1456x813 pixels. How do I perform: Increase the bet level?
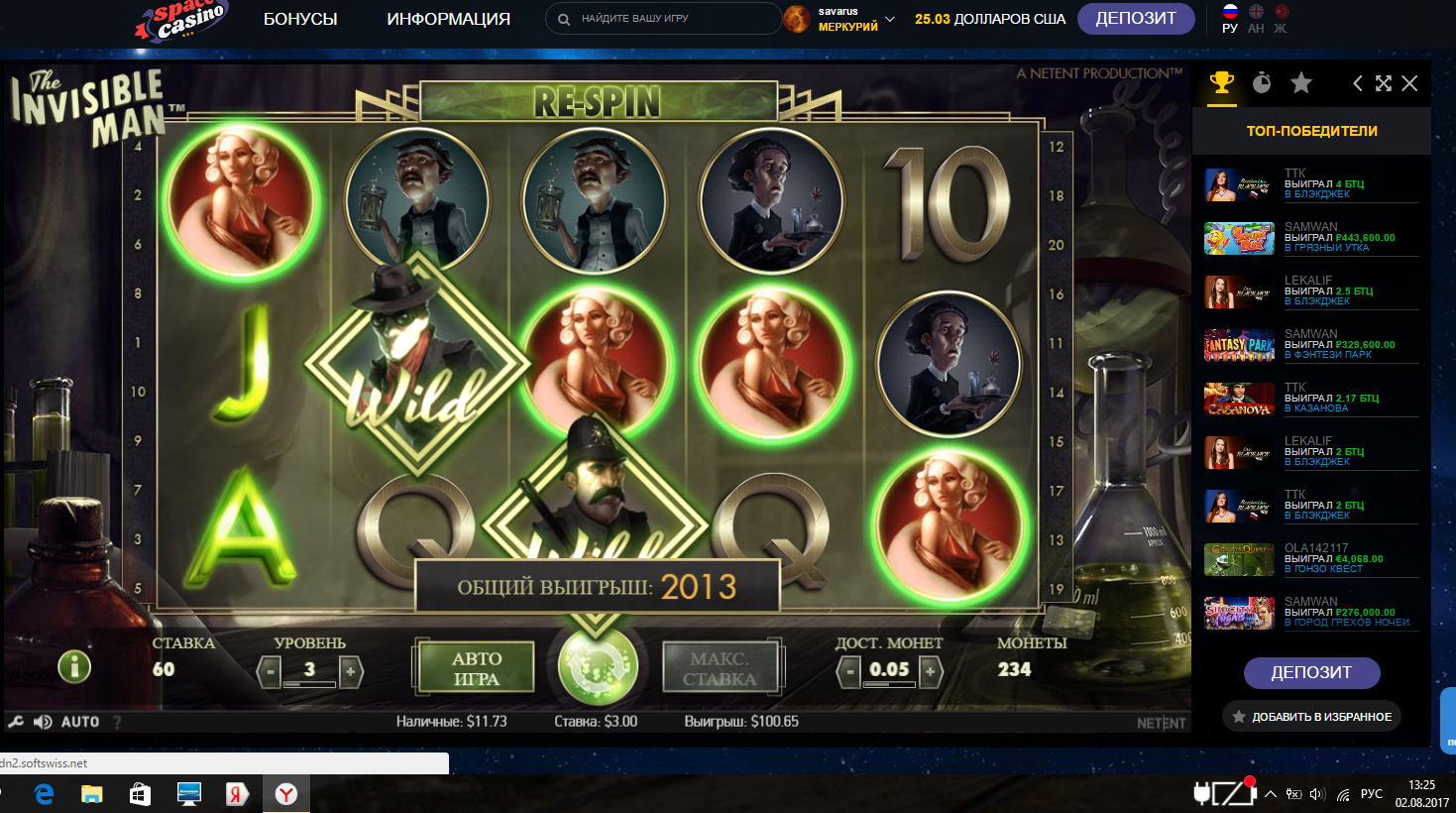pos(350,672)
